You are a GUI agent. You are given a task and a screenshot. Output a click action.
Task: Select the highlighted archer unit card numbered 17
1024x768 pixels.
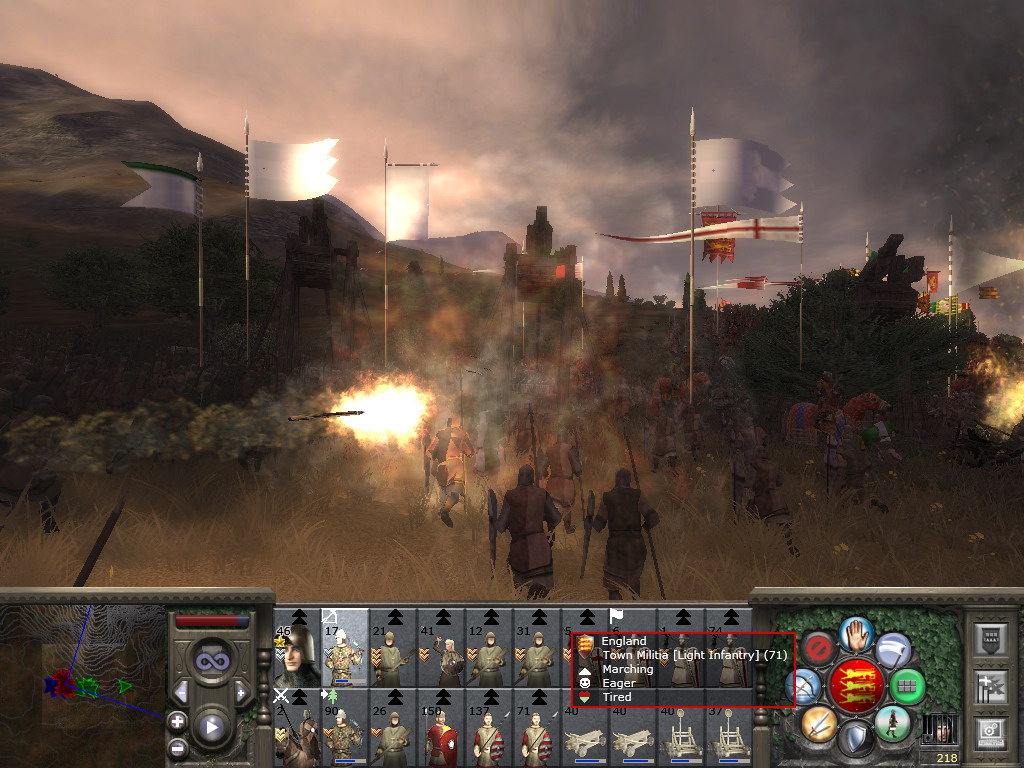344,649
